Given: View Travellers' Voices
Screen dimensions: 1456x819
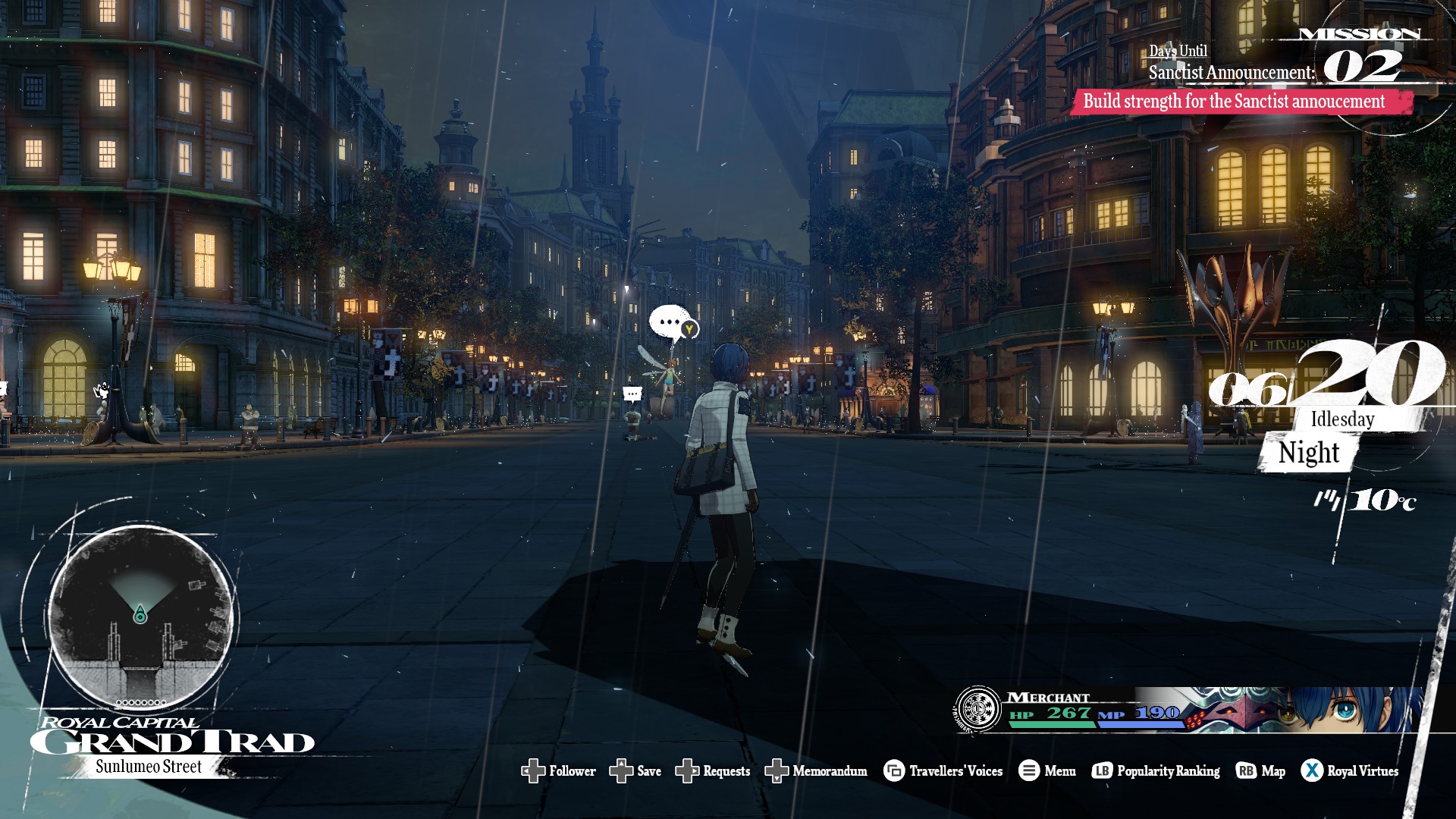Looking at the screenshot, I should [x=943, y=771].
